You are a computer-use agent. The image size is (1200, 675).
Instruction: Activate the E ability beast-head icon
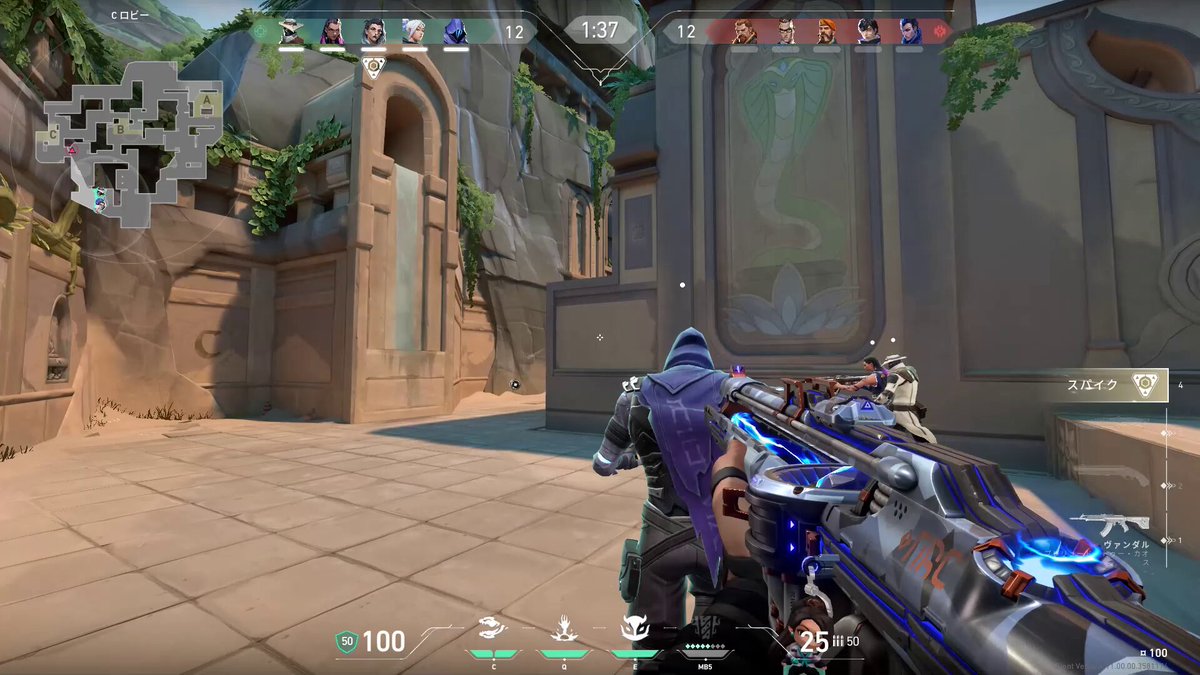[632, 628]
